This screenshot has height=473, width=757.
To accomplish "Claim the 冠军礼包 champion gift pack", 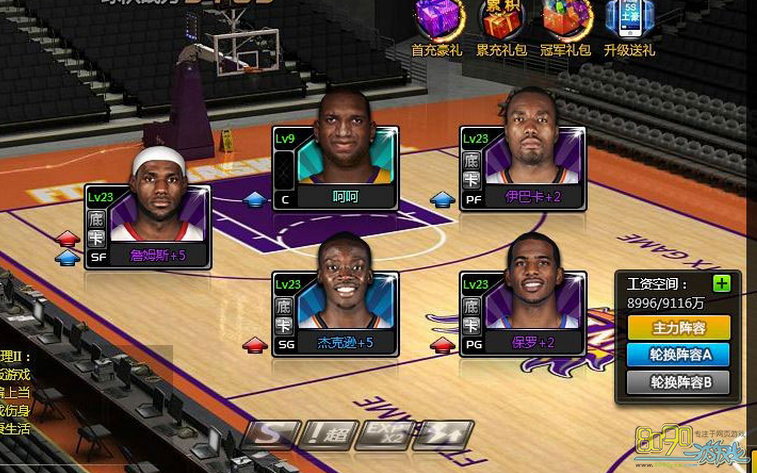I will pyautogui.click(x=566, y=22).
